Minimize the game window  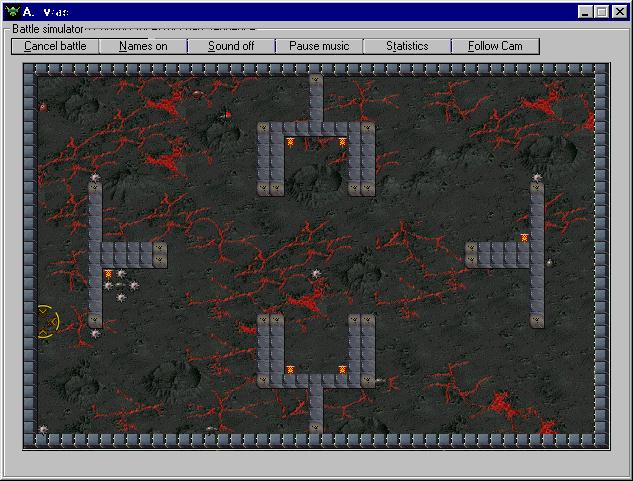(x=586, y=12)
